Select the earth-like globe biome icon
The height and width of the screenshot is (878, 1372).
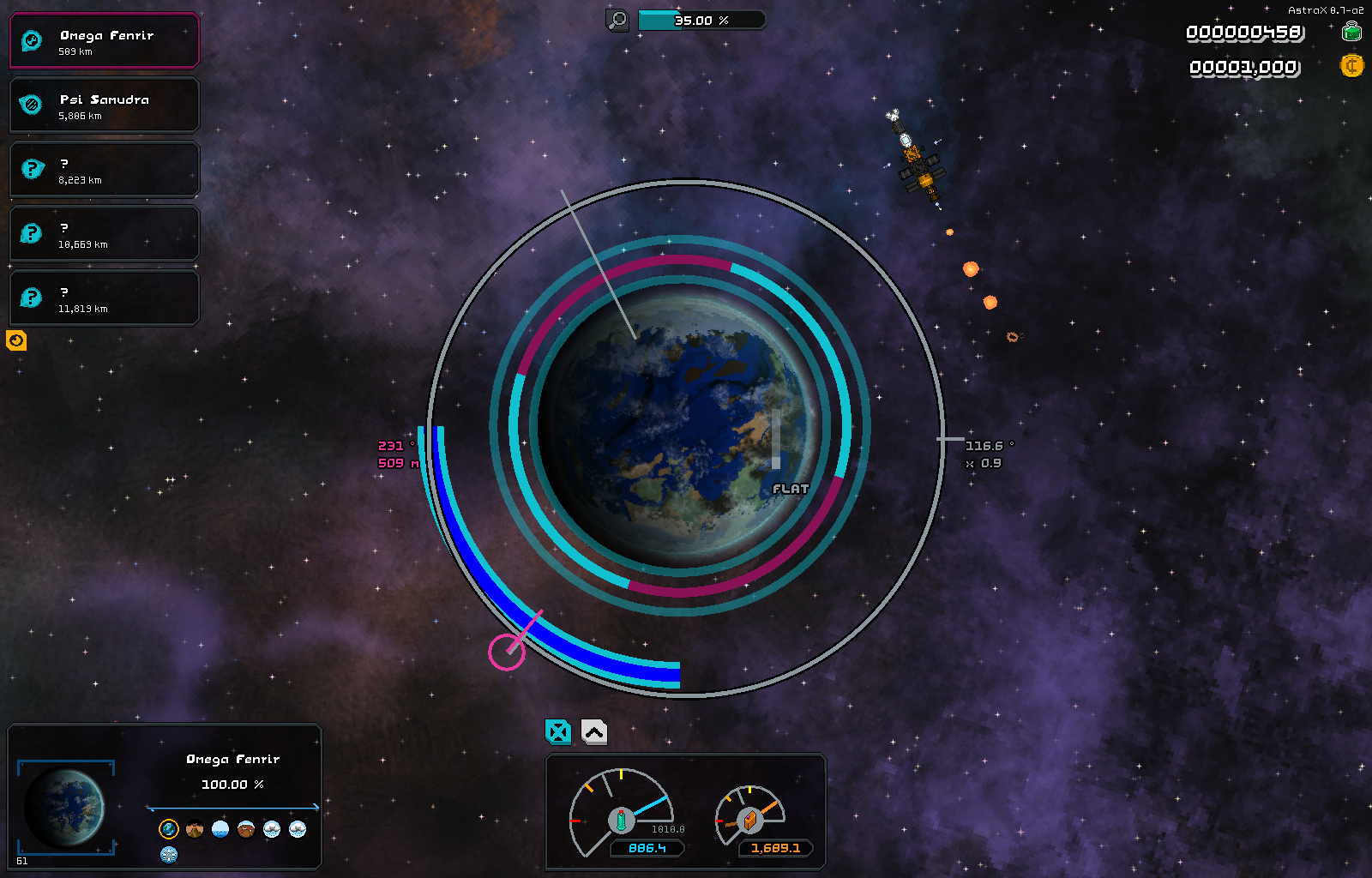click(169, 829)
